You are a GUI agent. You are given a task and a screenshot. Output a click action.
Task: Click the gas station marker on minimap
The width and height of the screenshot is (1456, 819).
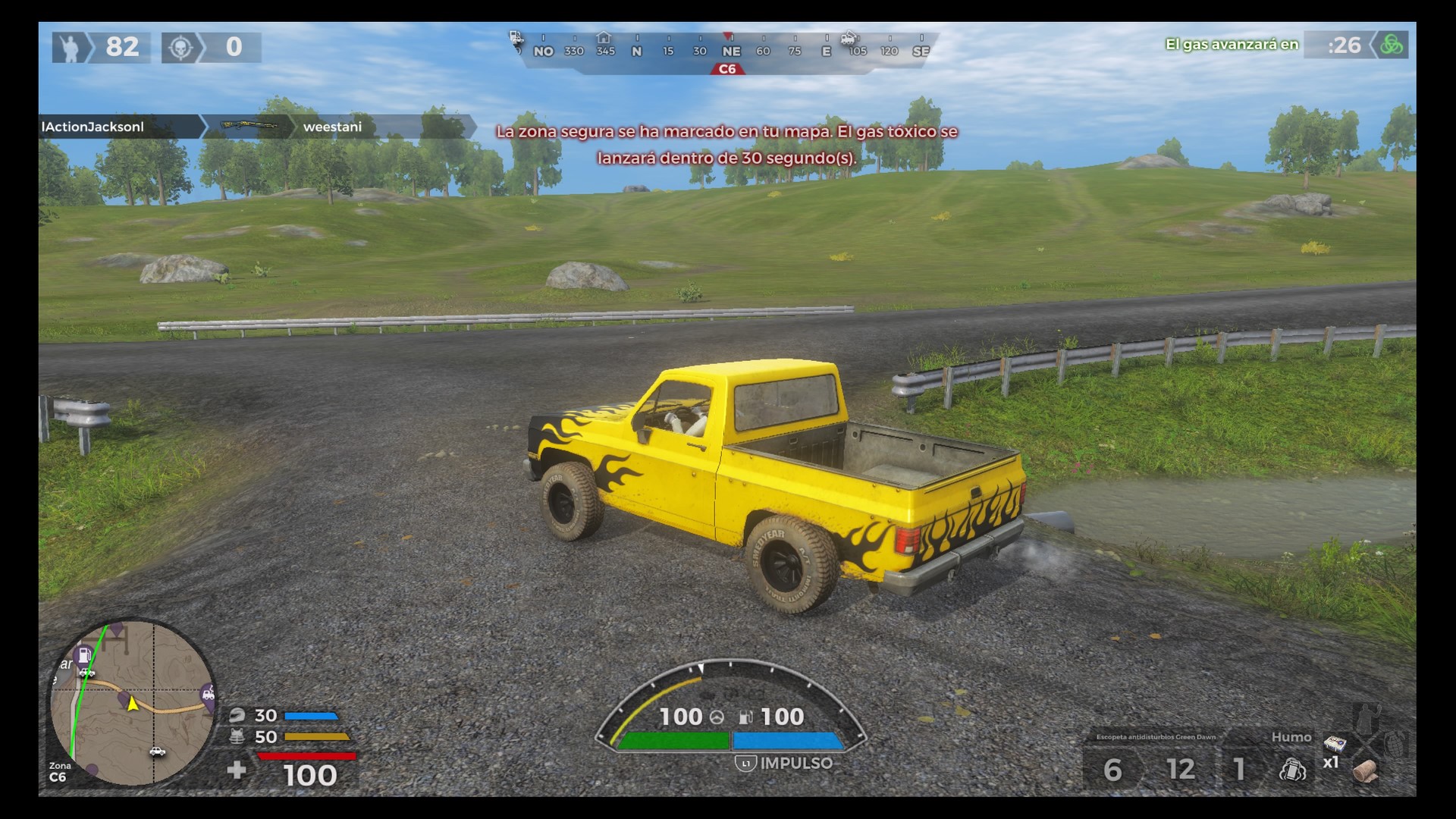(84, 654)
